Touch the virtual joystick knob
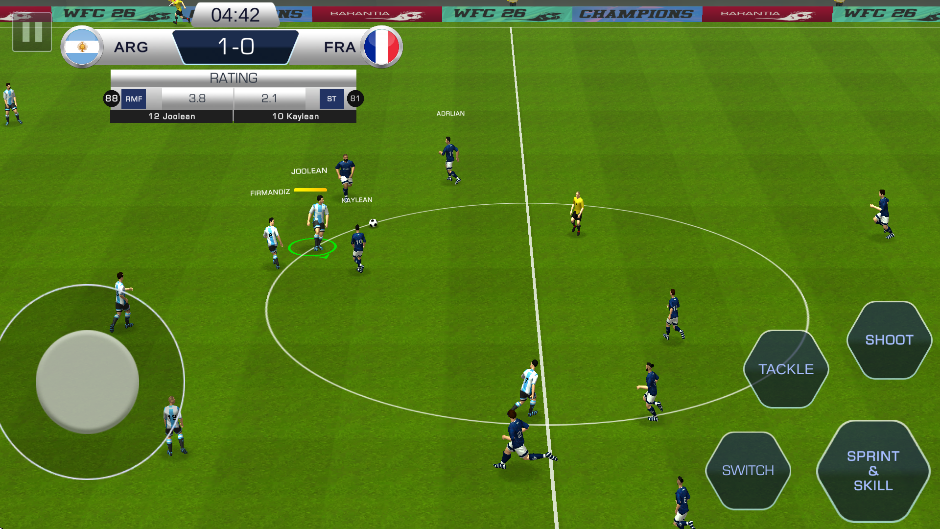This screenshot has height=529, width=940. (x=87, y=381)
